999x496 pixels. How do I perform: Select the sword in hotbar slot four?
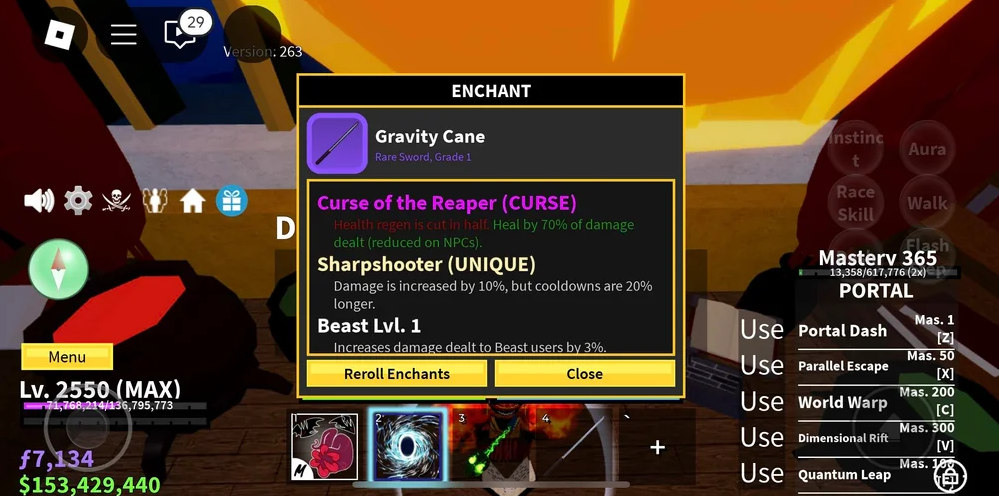[576, 446]
